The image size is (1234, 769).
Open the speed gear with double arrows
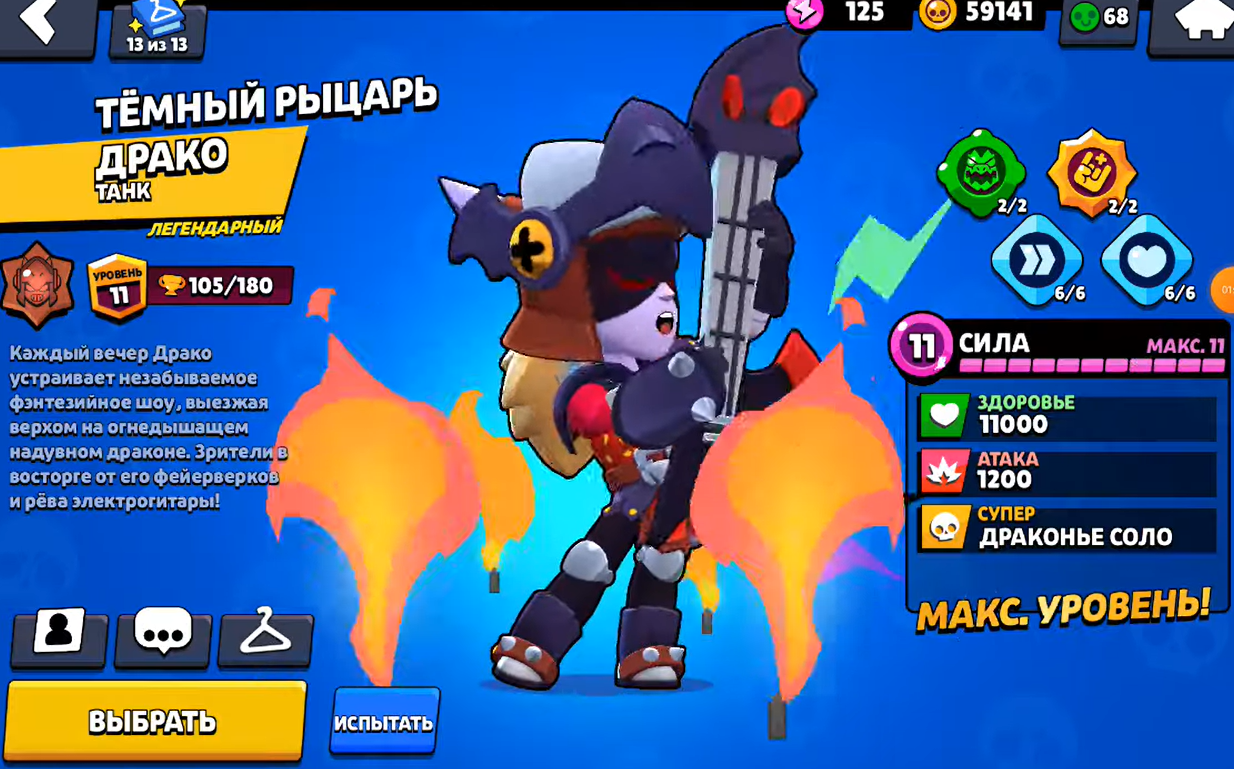pyautogui.click(x=1036, y=260)
